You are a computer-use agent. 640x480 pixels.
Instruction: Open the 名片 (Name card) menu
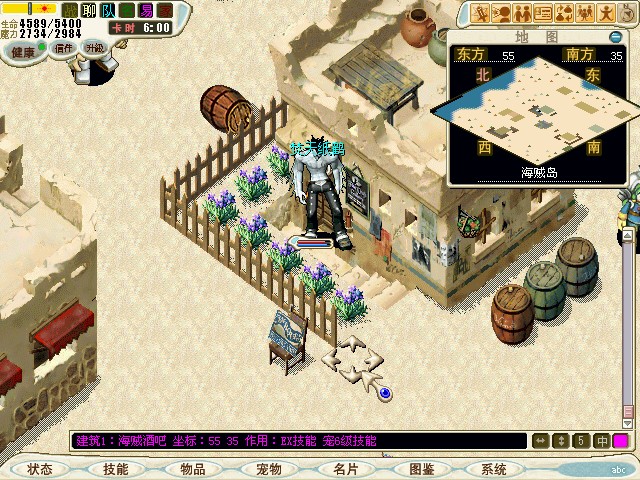[345, 469]
